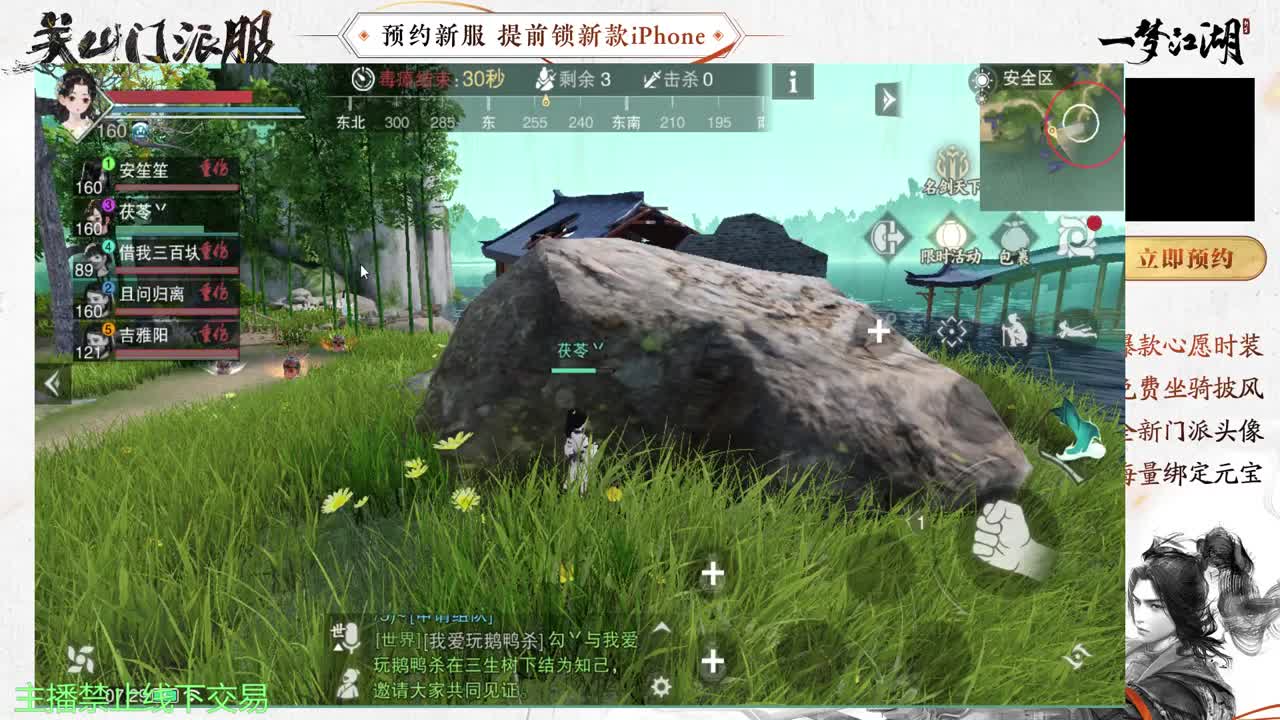Open the 包裹 bag icon

pos(1013,235)
